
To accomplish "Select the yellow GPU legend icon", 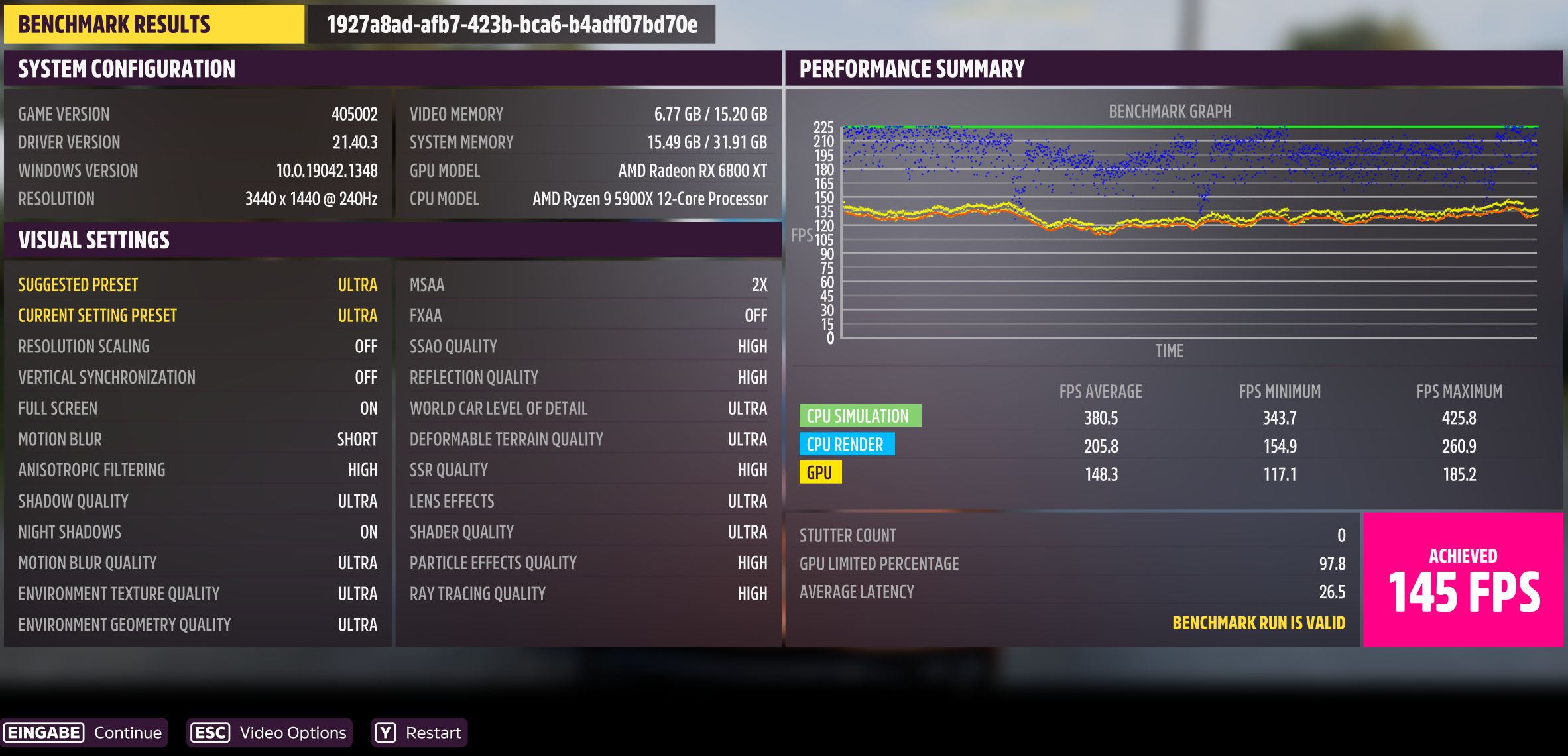I will 821,473.
